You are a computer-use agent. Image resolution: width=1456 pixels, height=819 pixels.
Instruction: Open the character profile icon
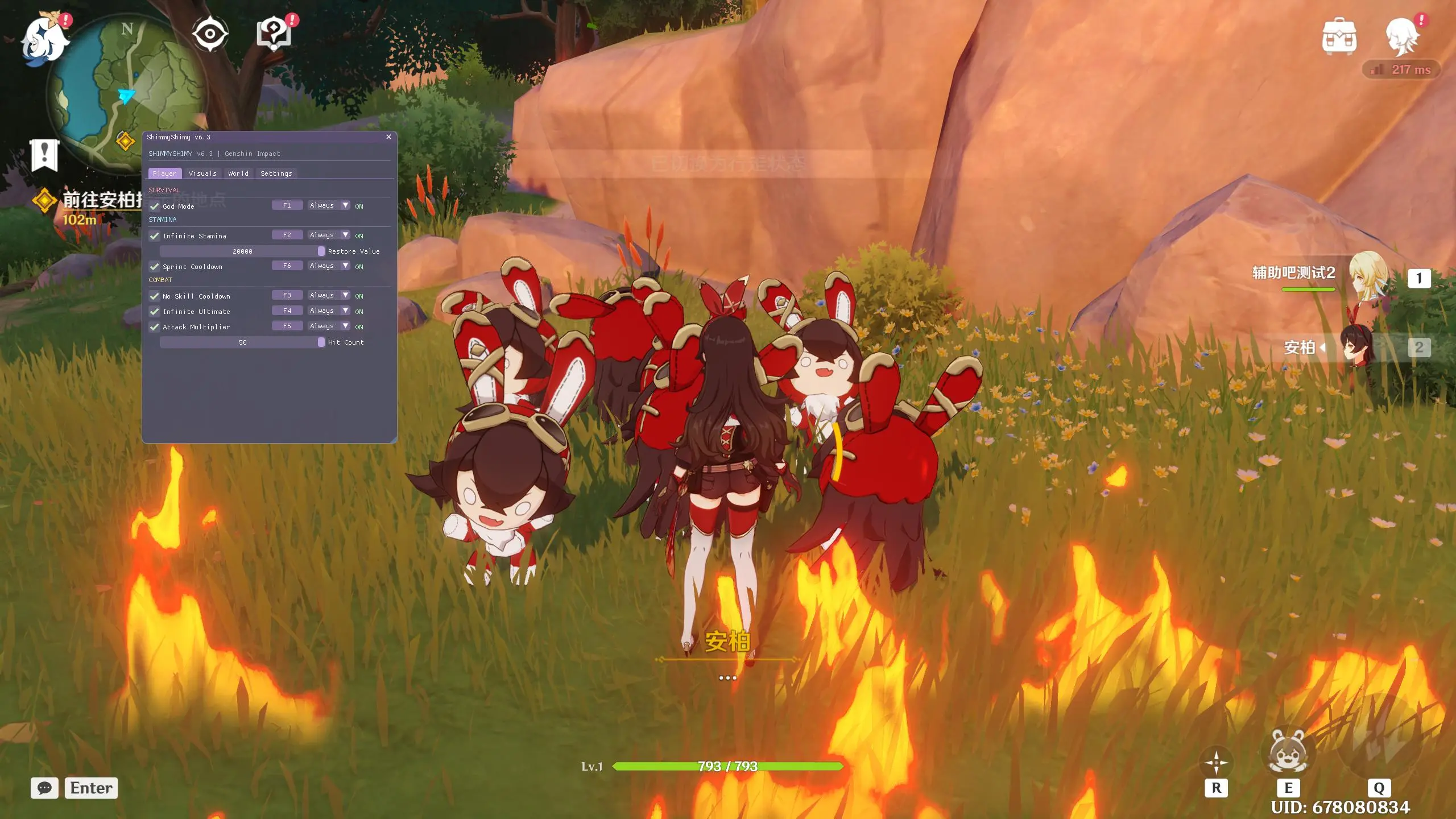tap(1402, 36)
